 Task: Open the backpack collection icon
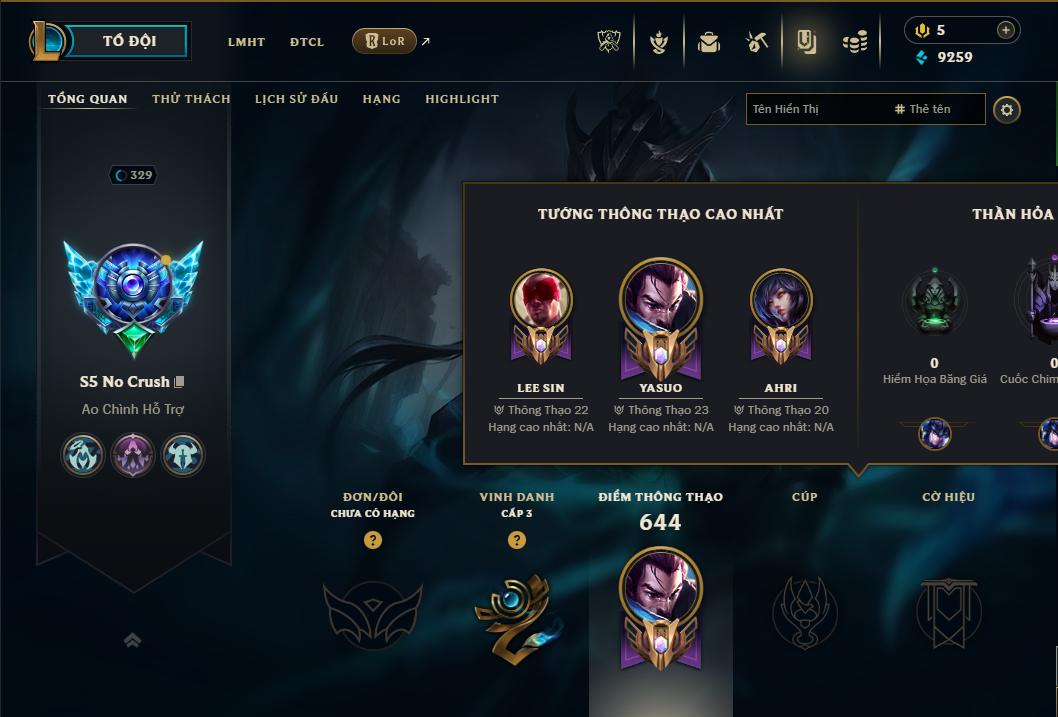[709, 42]
